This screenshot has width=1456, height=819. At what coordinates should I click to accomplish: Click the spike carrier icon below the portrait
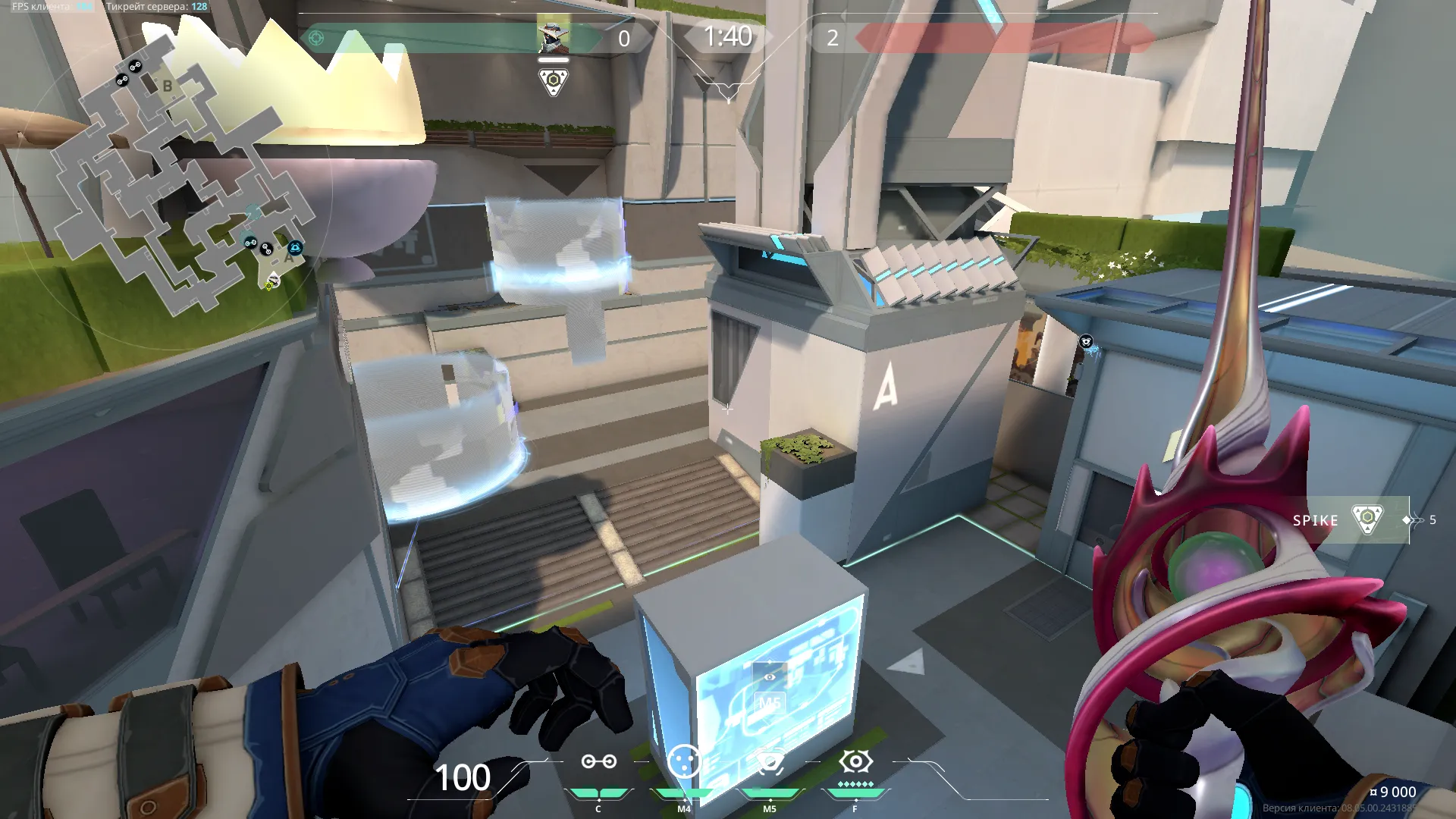point(554,81)
